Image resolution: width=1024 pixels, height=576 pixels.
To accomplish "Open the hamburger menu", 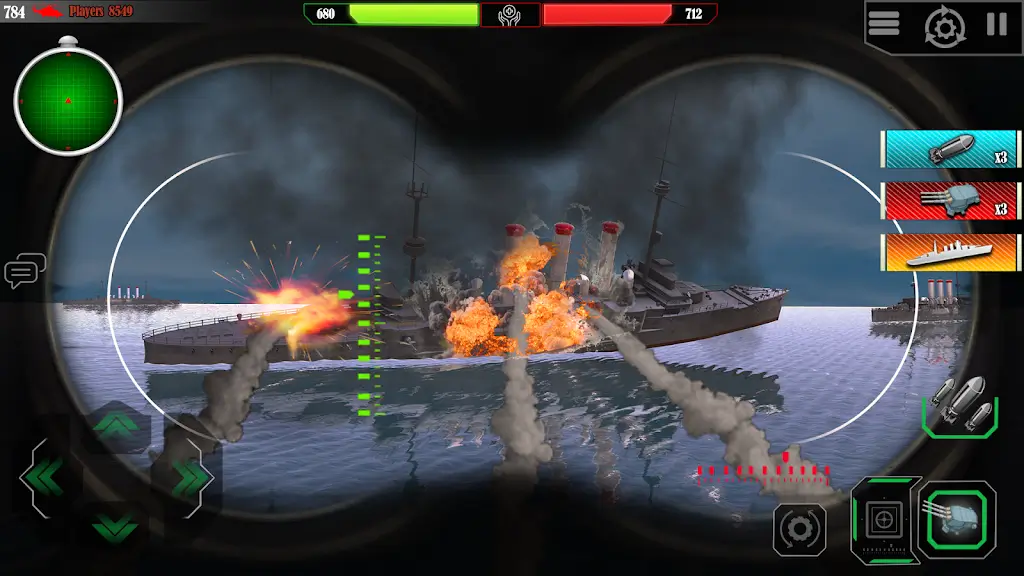I will (884, 24).
